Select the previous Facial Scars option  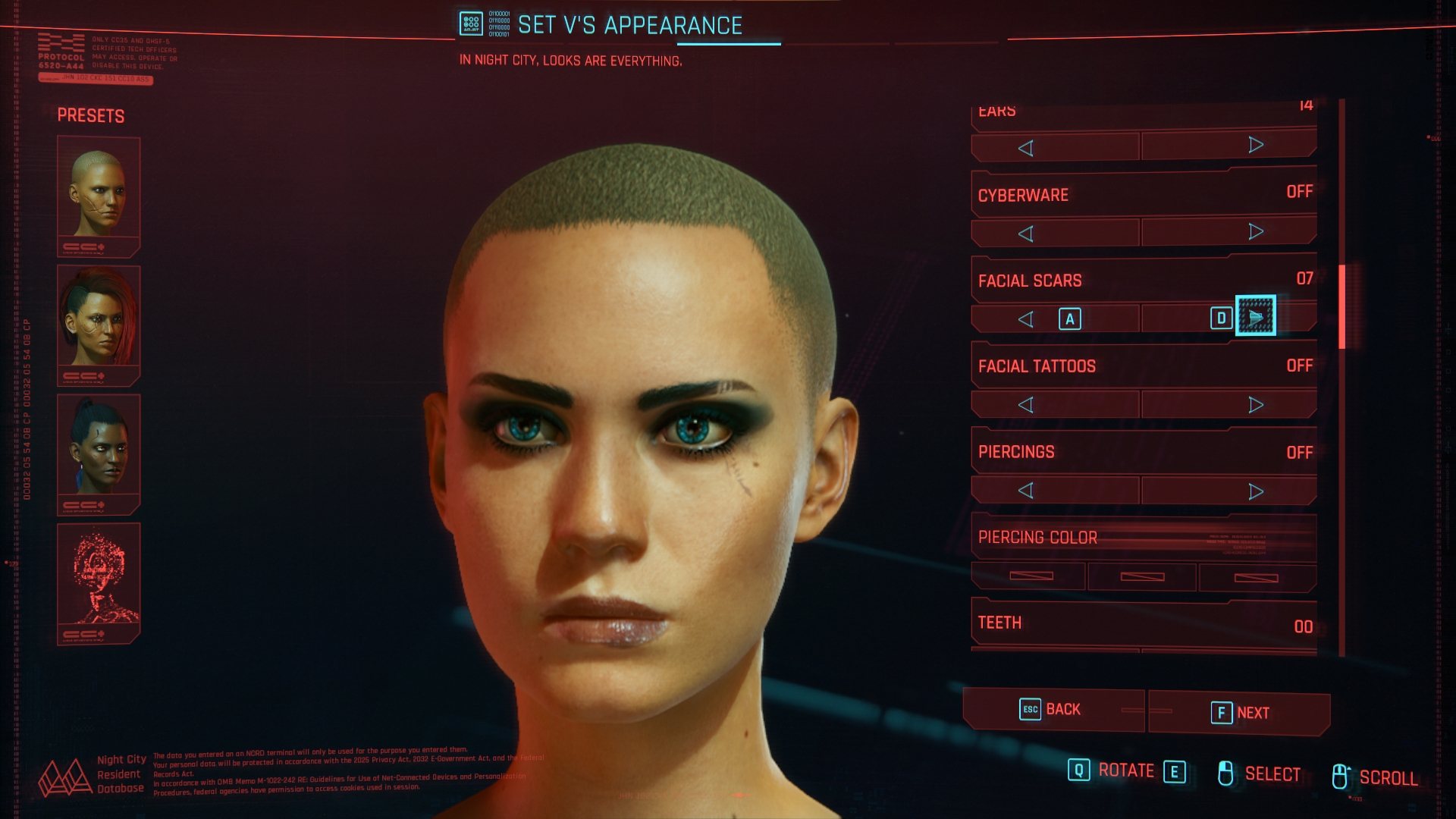[1028, 318]
